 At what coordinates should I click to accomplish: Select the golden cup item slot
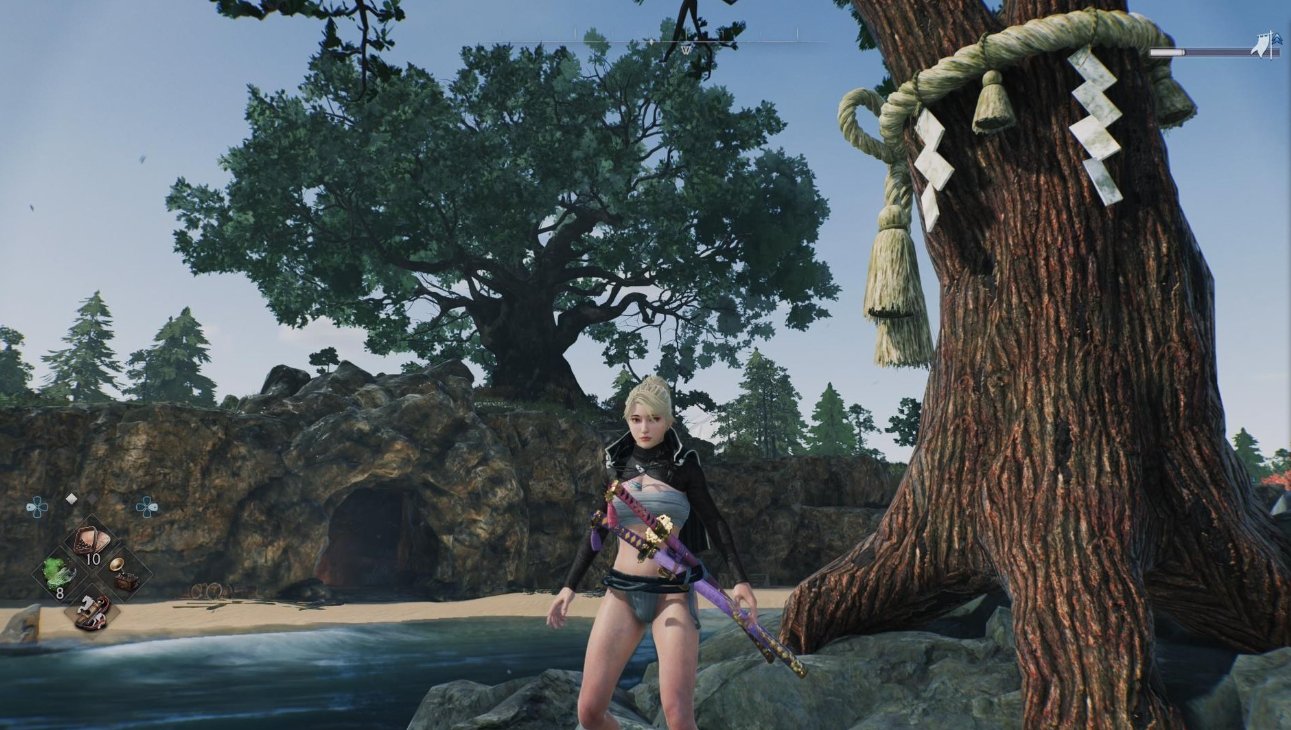(125, 573)
